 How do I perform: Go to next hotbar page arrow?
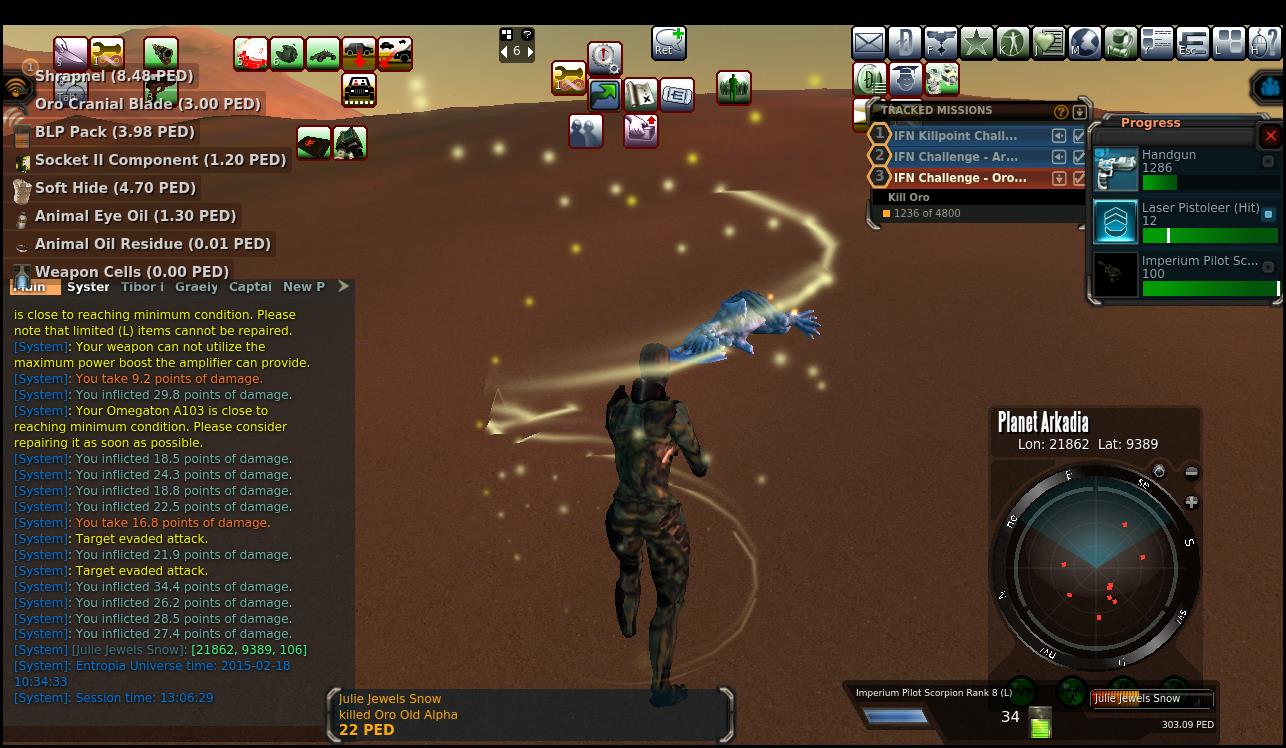(530, 51)
